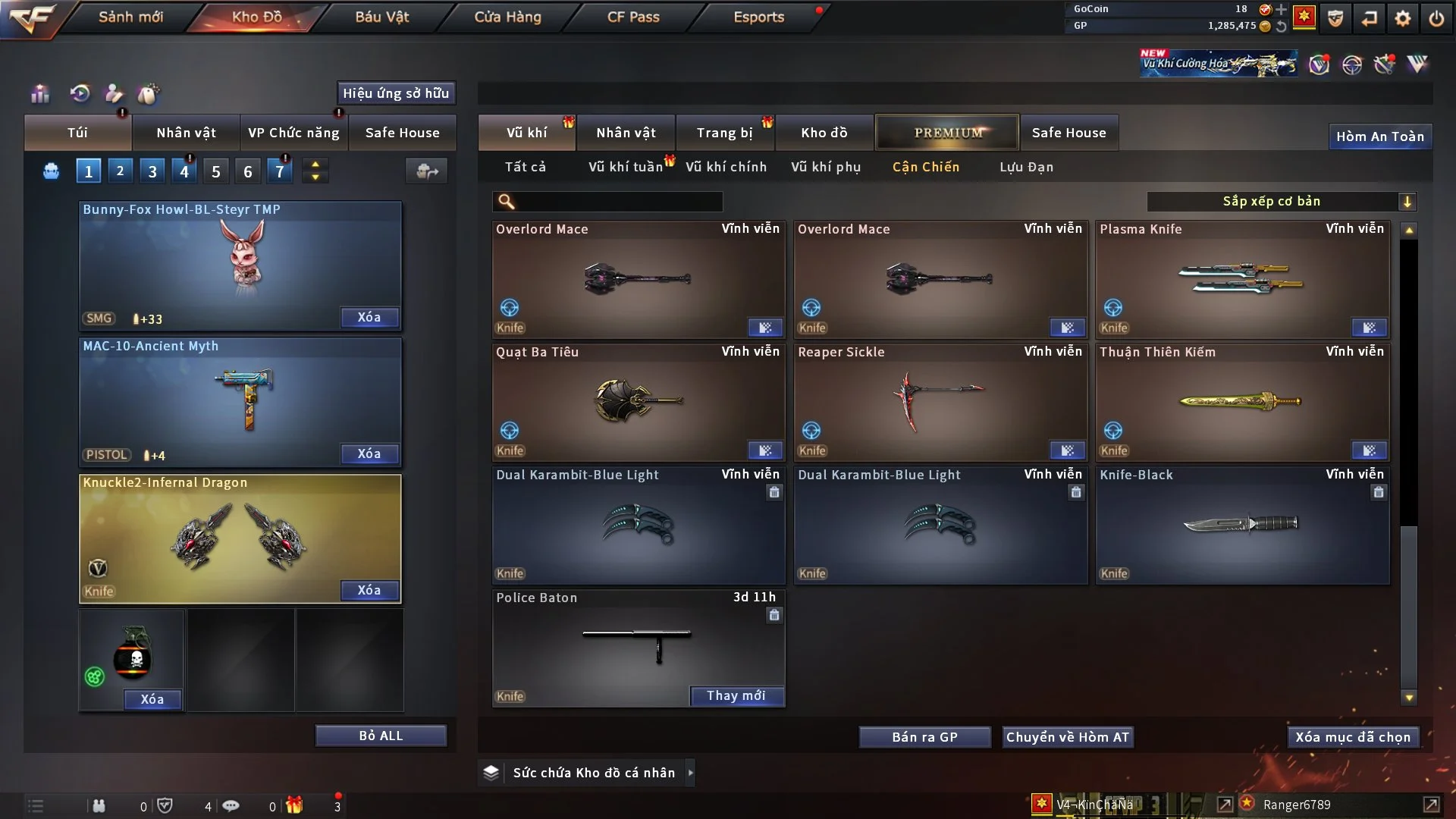Open the Cửa Hàng shop menu

(x=507, y=17)
